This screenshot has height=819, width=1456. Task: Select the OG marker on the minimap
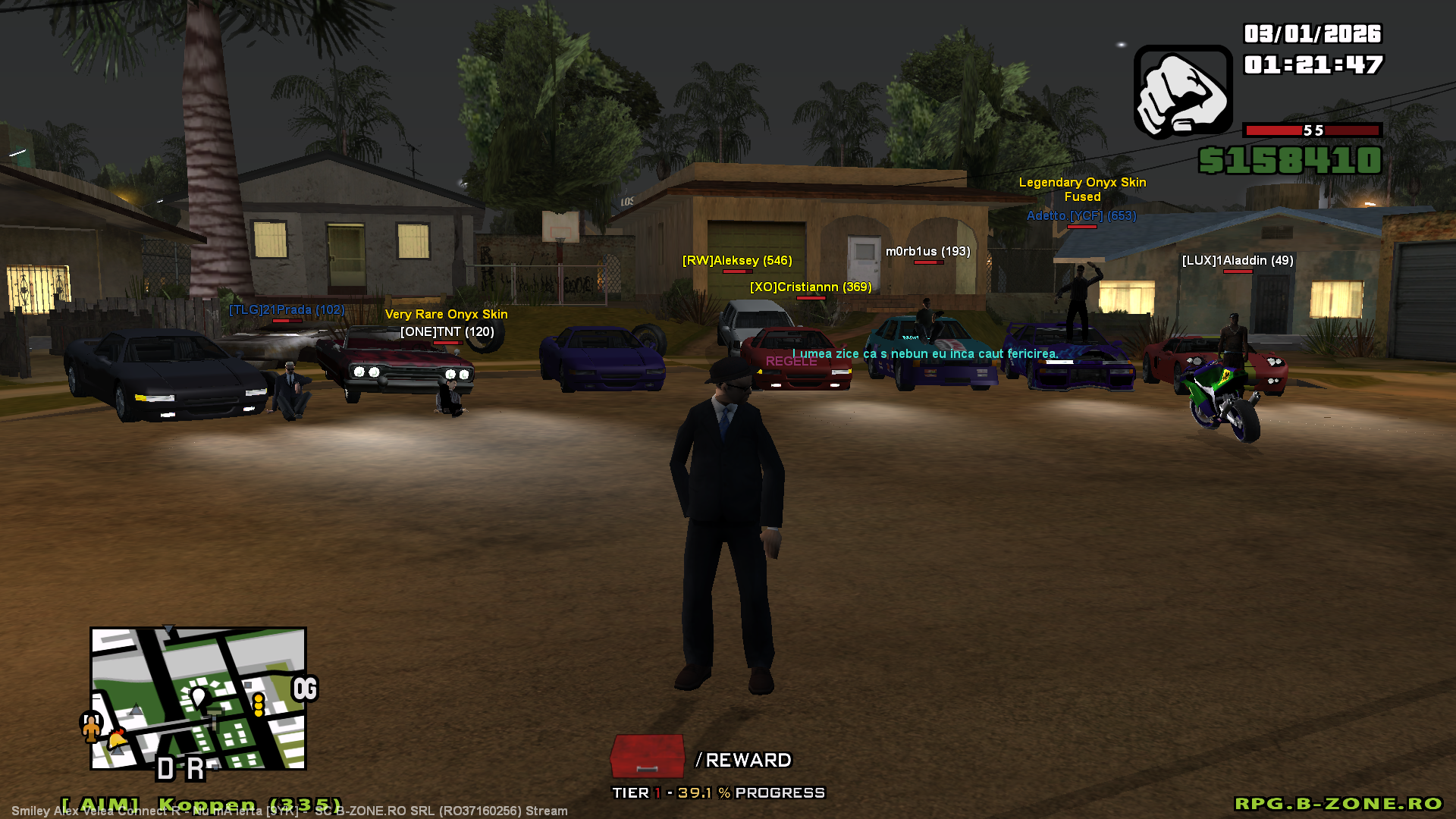point(305,689)
